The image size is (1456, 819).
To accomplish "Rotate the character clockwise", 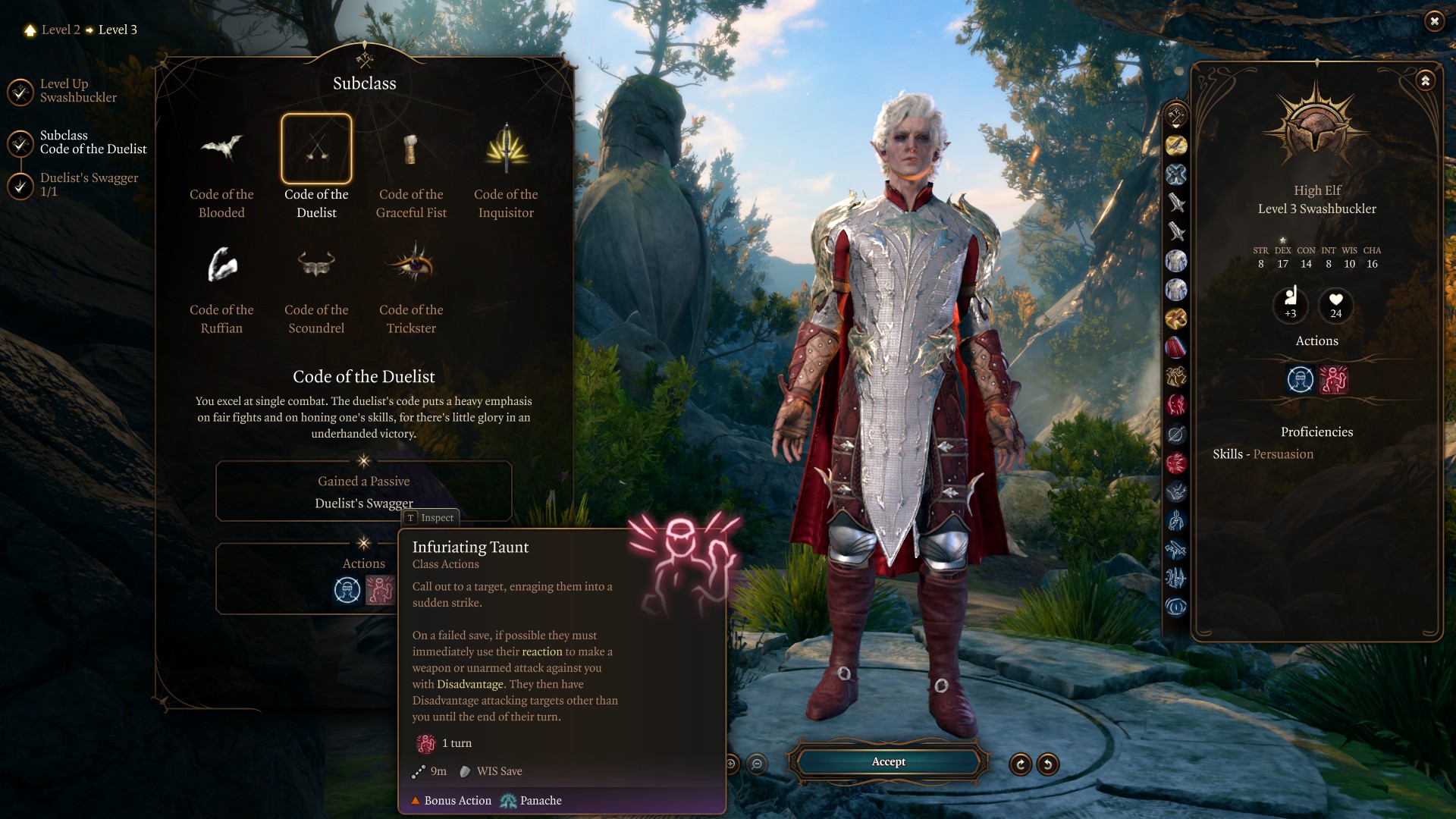I will coord(1021,764).
